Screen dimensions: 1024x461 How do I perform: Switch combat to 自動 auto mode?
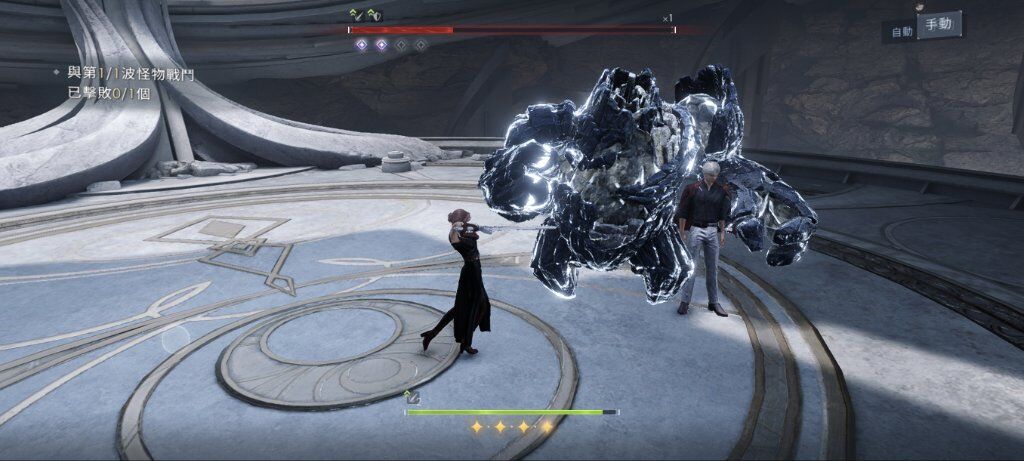(x=902, y=32)
